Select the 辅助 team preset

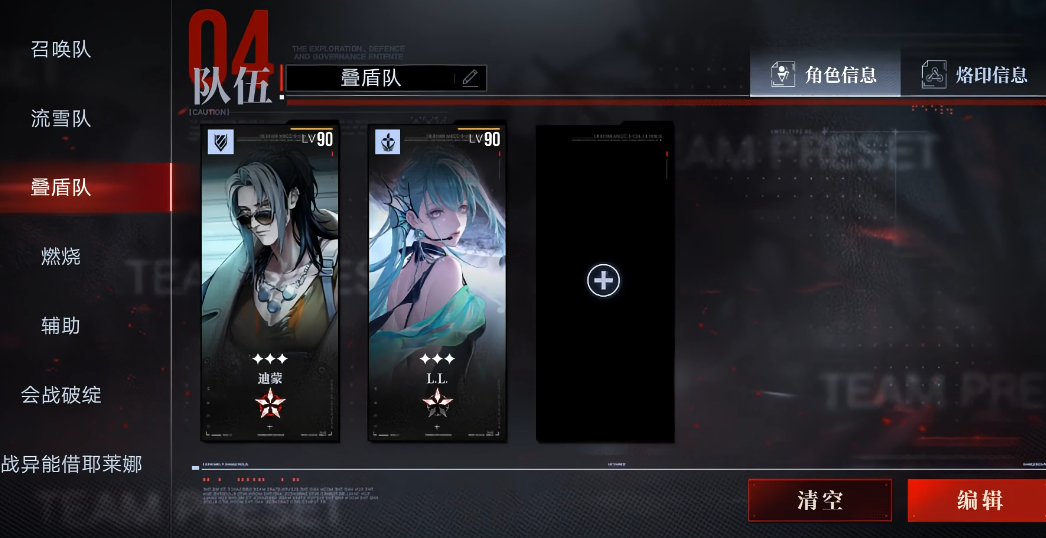click(x=61, y=326)
